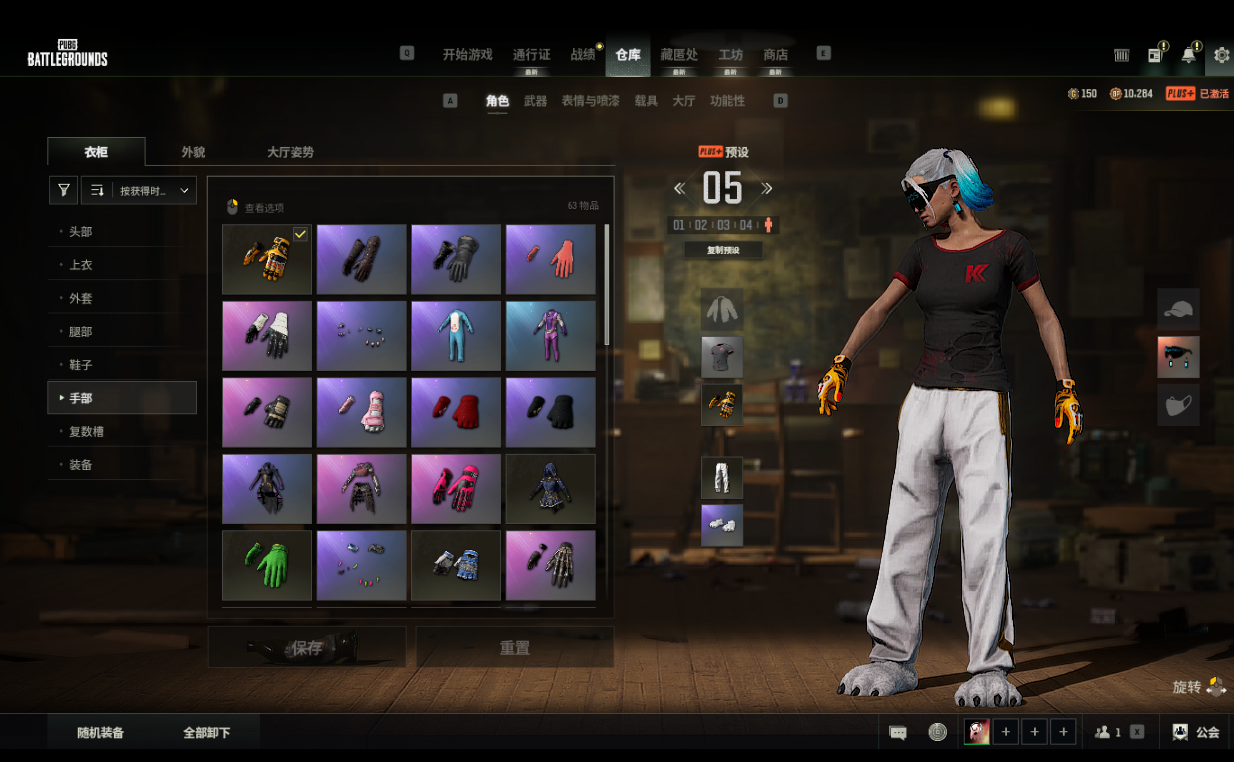
Task: Click the funnel filter button
Action: [63, 190]
